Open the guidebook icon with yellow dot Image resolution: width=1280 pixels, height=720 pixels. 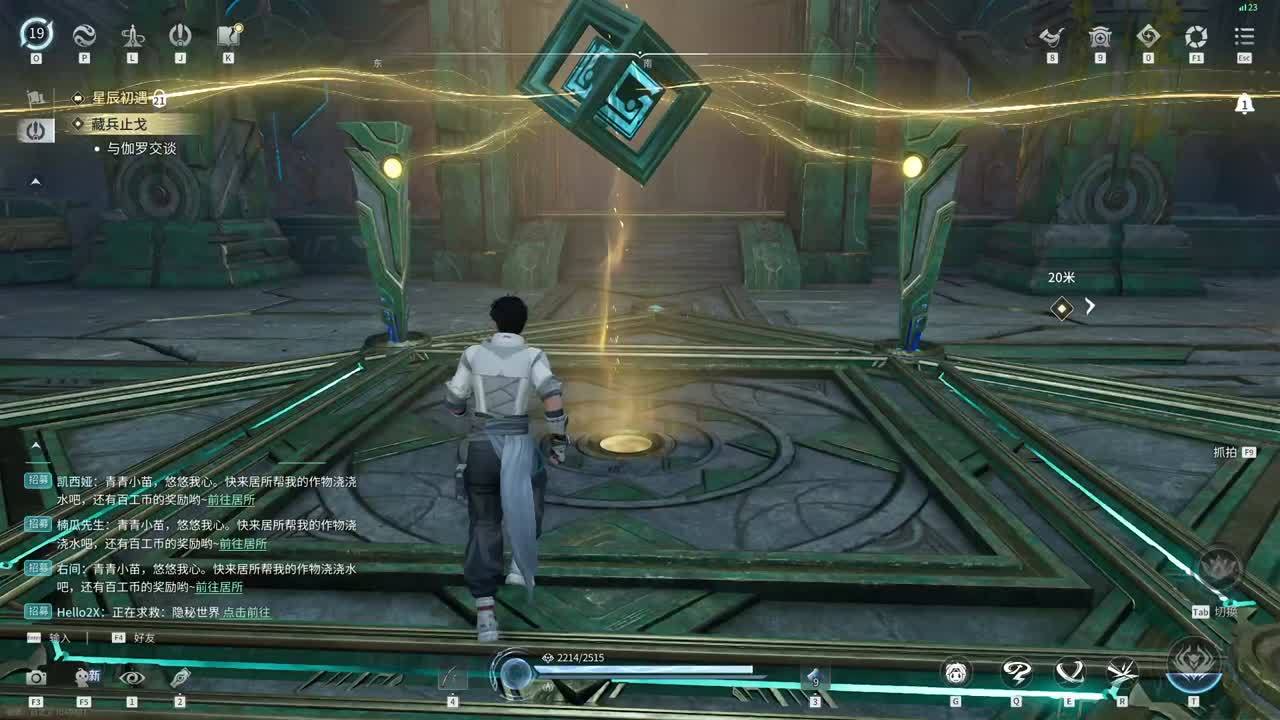(229, 35)
